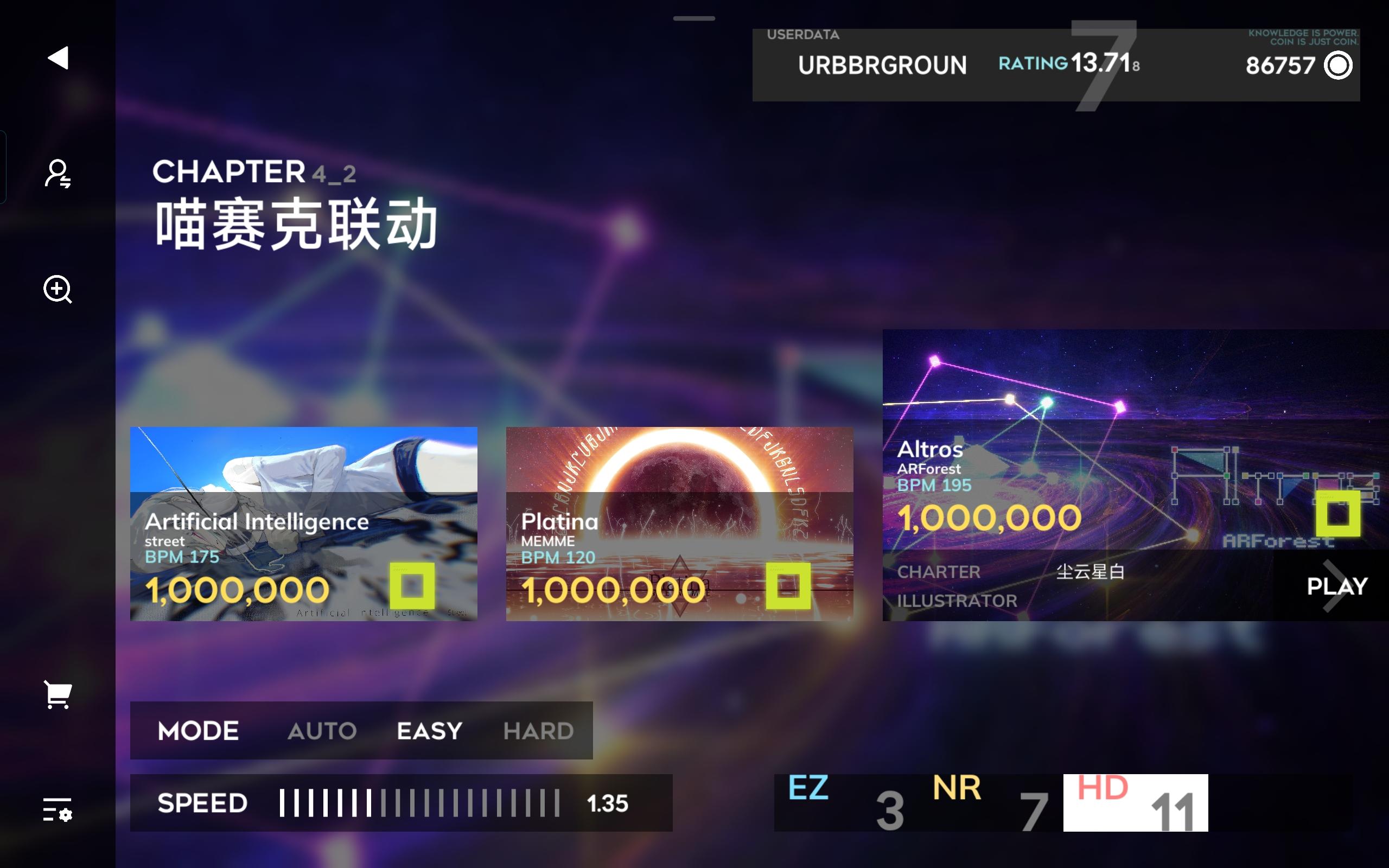Toggle EASY mode off
The image size is (1389, 868).
[429, 730]
